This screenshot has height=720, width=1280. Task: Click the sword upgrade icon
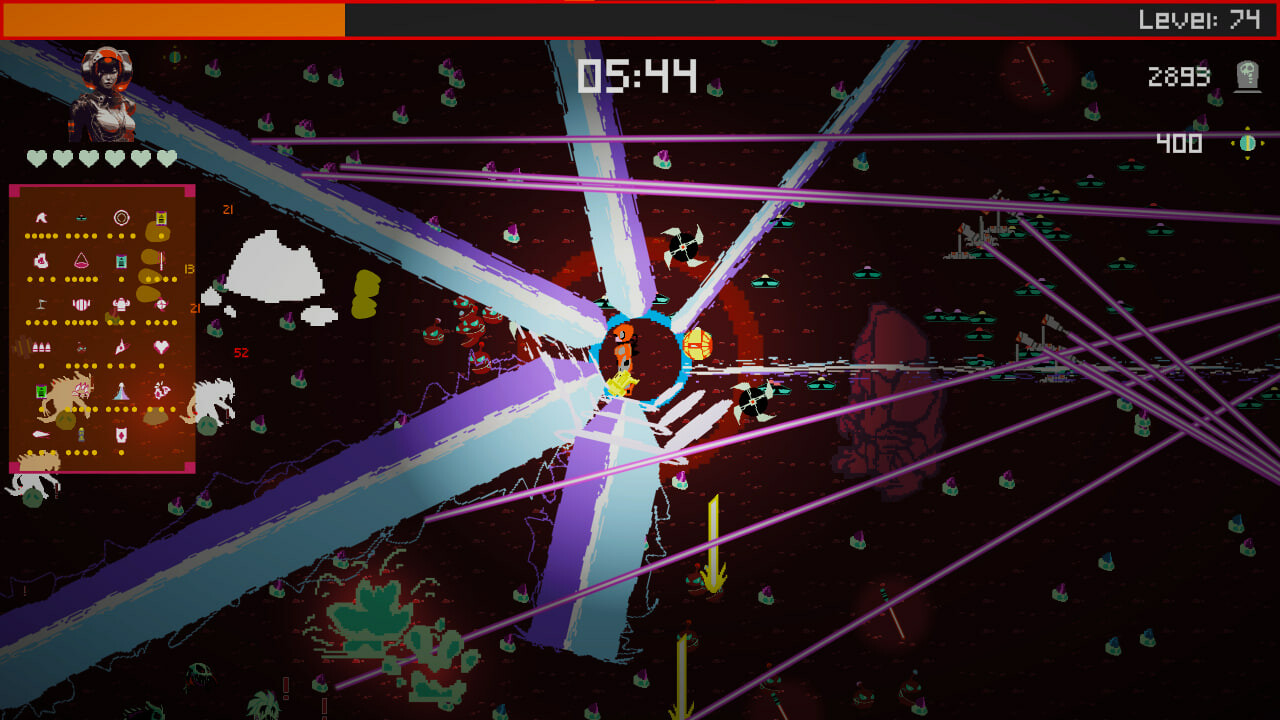click(161, 262)
